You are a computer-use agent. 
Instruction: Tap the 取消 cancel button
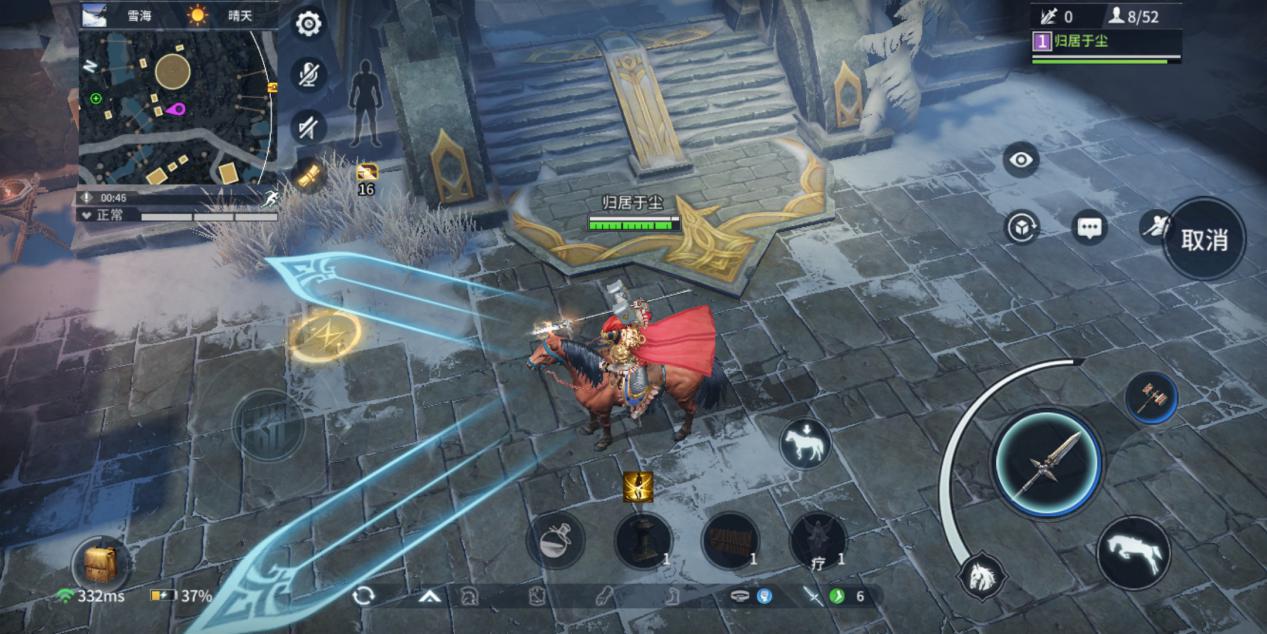point(1204,240)
